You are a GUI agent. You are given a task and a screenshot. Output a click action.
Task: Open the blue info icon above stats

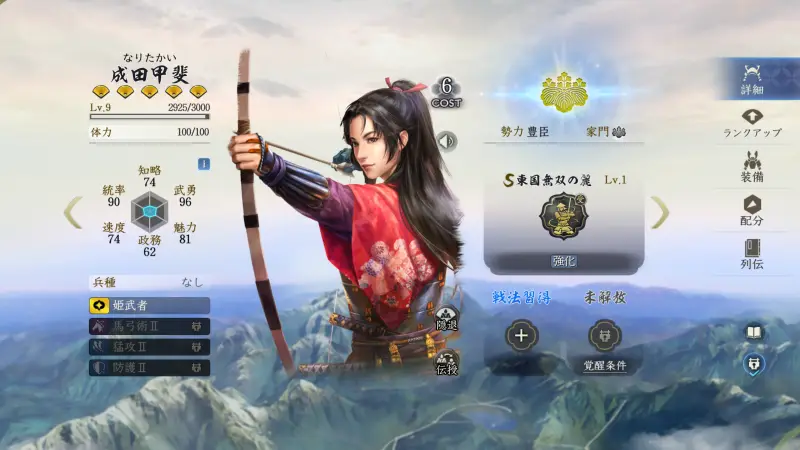point(204,164)
